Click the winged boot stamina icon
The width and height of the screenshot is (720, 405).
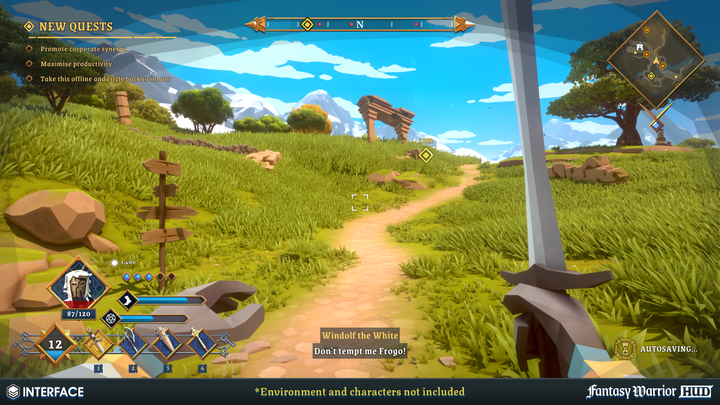[127, 299]
